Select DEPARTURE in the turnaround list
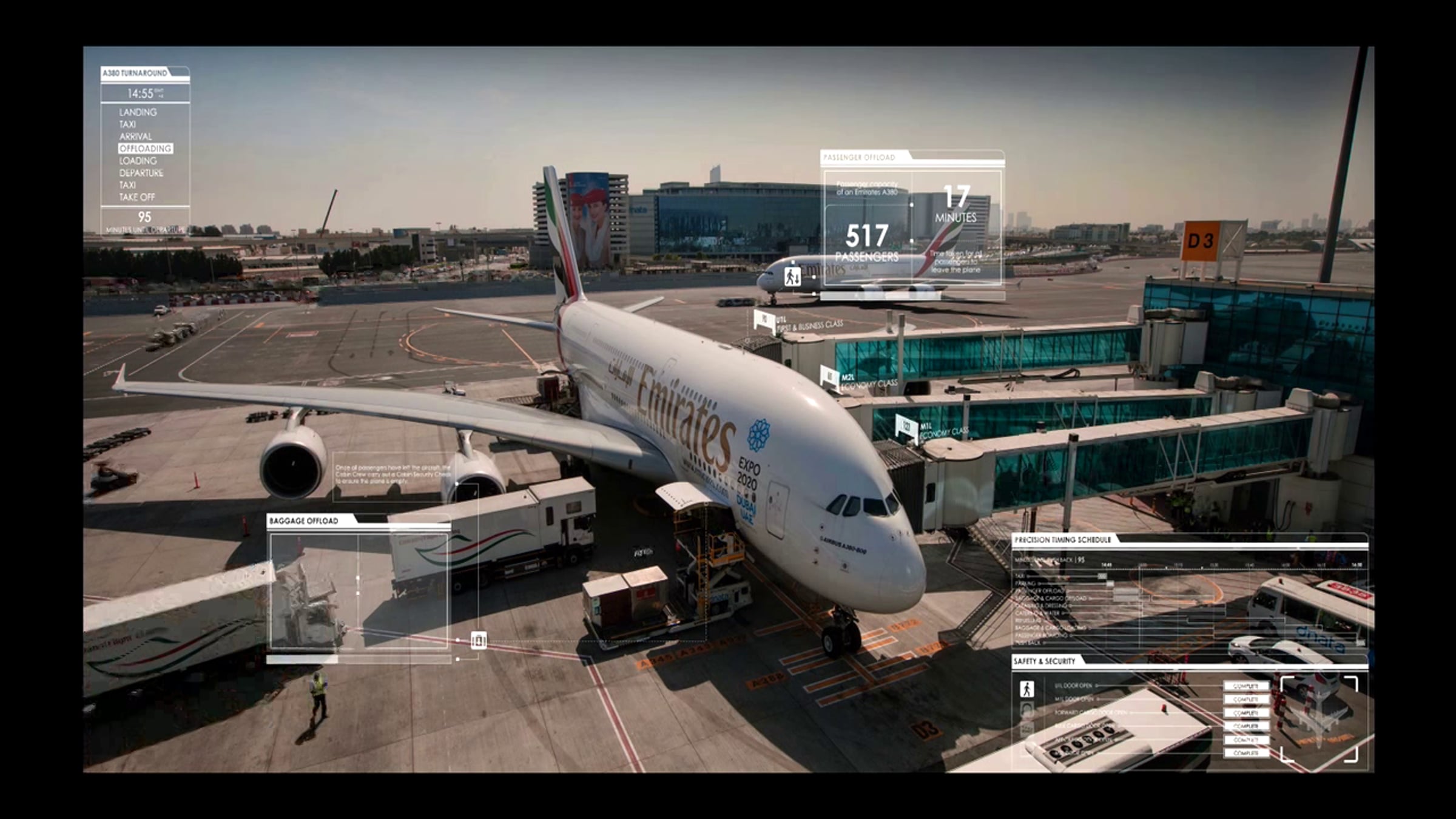1456x819 pixels. (141, 173)
